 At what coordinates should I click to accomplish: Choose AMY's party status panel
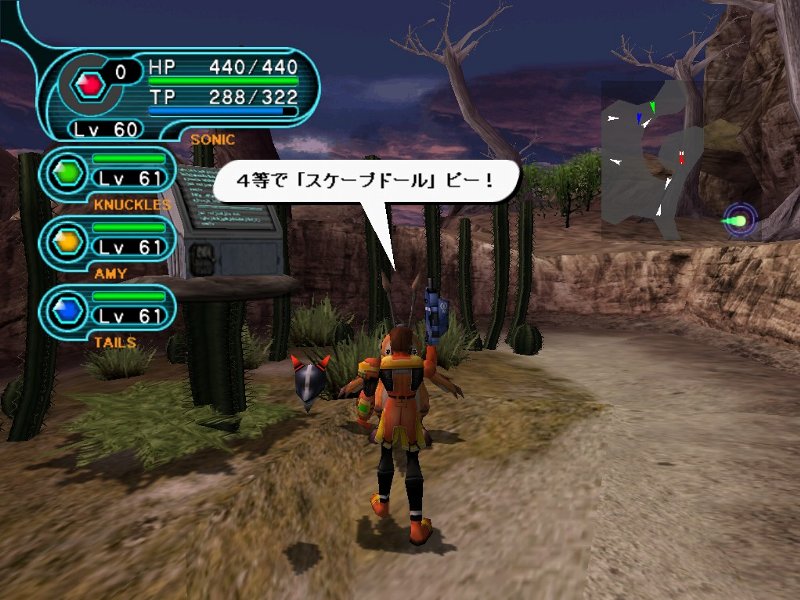click(x=108, y=240)
